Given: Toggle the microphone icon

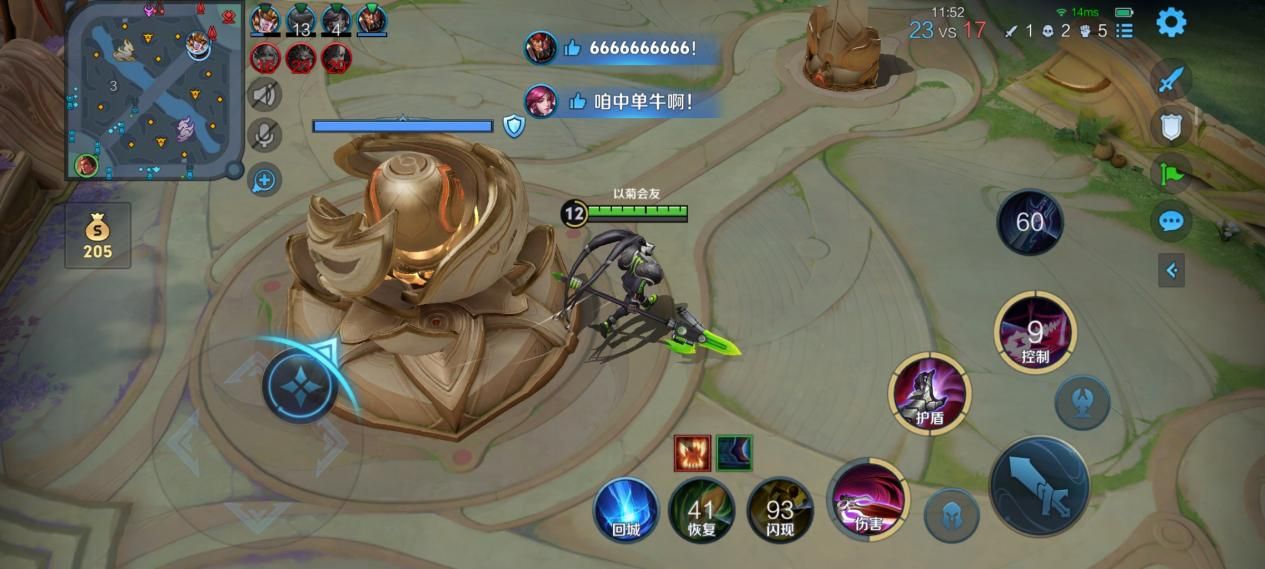Looking at the screenshot, I should (x=265, y=134).
